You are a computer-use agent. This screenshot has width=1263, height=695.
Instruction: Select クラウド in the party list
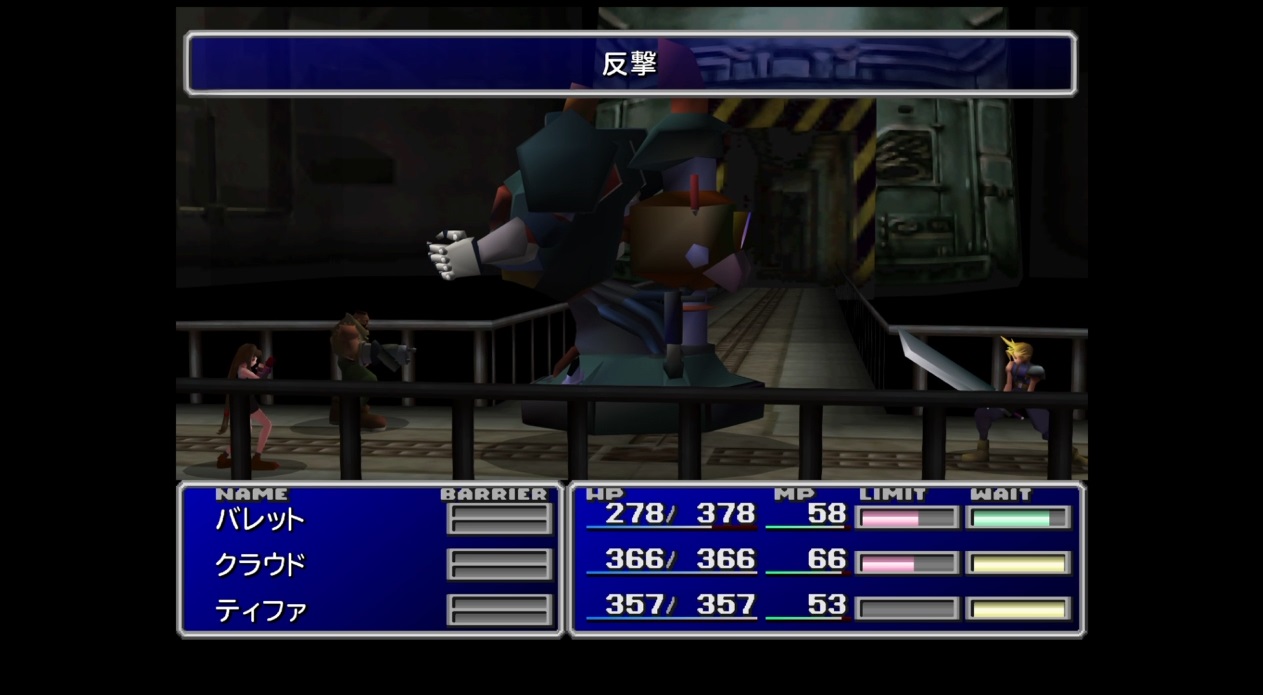pos(260,565)
